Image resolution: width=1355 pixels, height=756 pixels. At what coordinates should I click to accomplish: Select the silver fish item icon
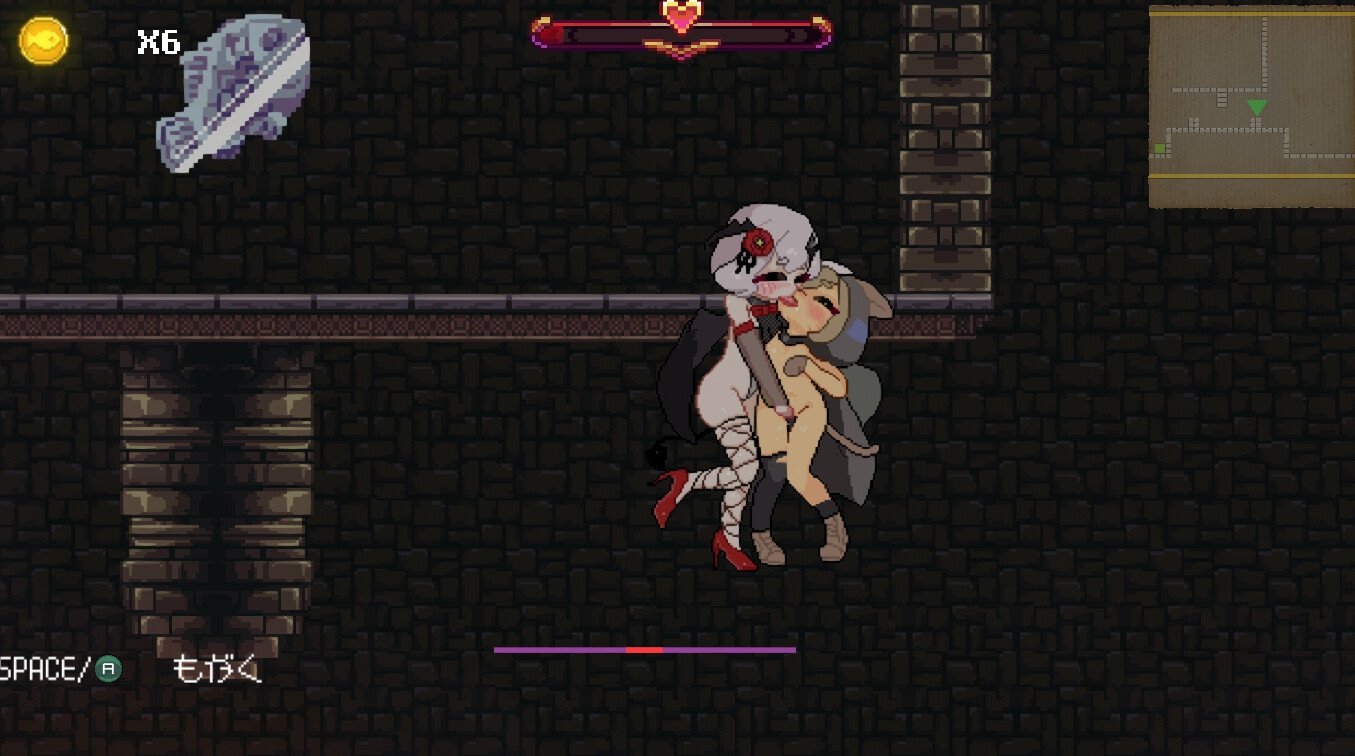coord(234,92)
